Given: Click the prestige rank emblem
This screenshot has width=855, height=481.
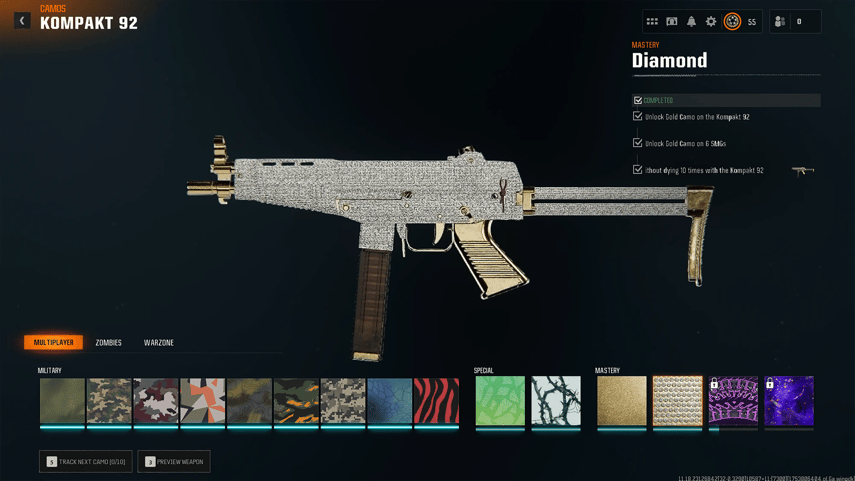Looking at the screenshot, I should click(x=733, y=21).
